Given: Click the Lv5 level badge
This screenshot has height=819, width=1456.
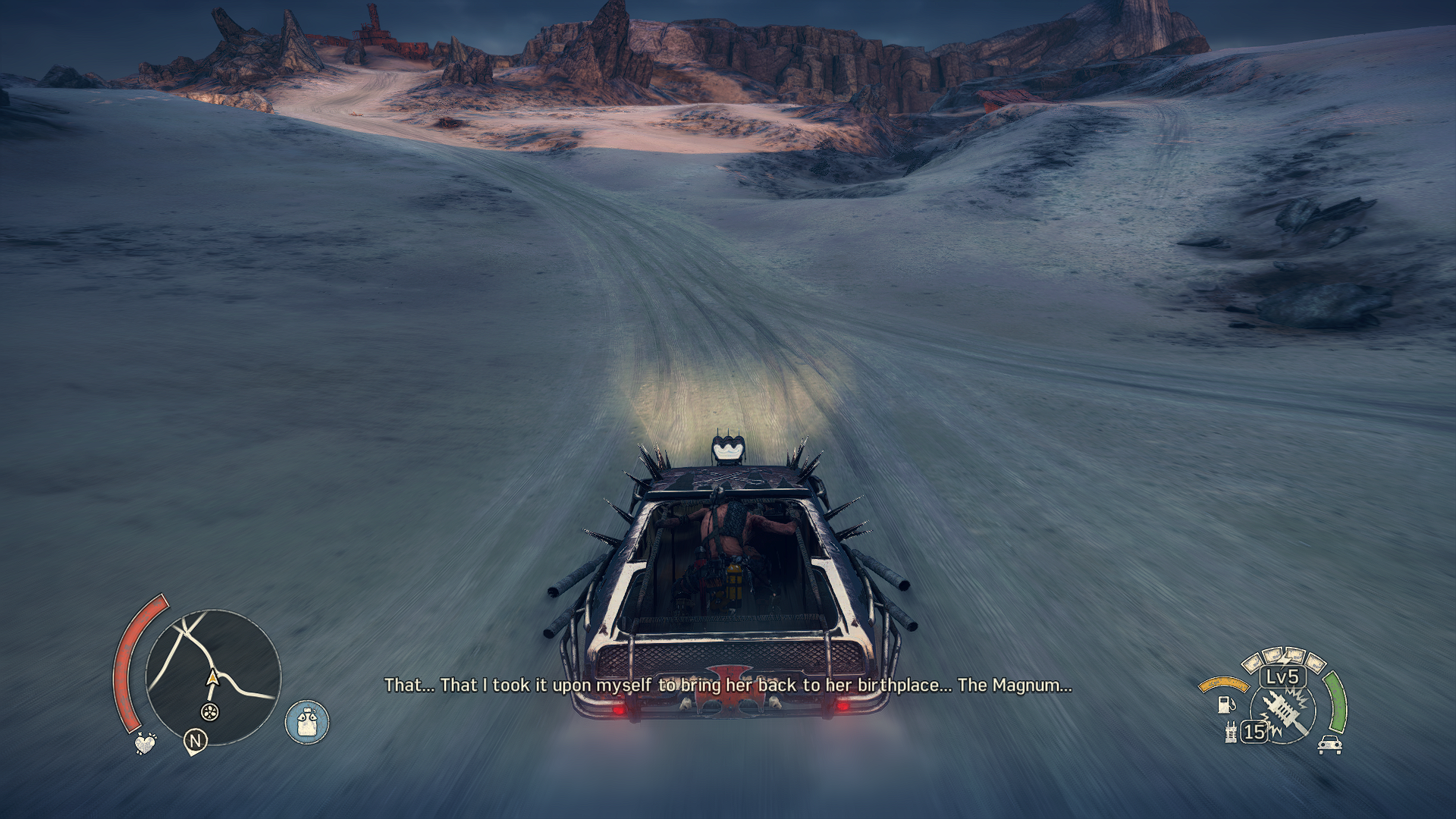Looking at the screenshot, I should click(1282, 676).
